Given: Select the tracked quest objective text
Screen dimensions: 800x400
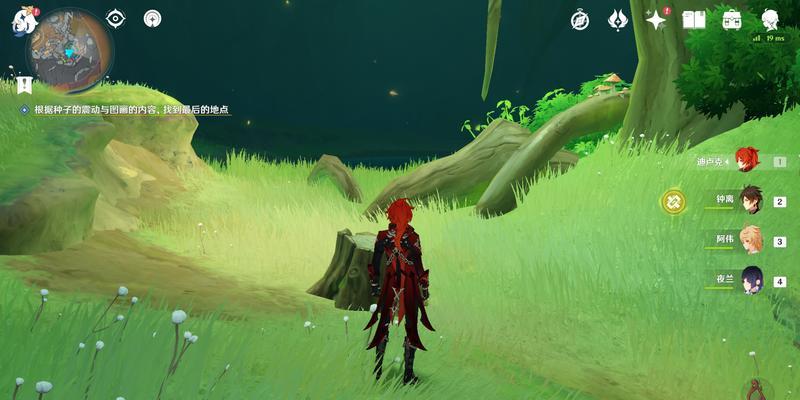Looking at the screenshot, I should tap(132, 109).
